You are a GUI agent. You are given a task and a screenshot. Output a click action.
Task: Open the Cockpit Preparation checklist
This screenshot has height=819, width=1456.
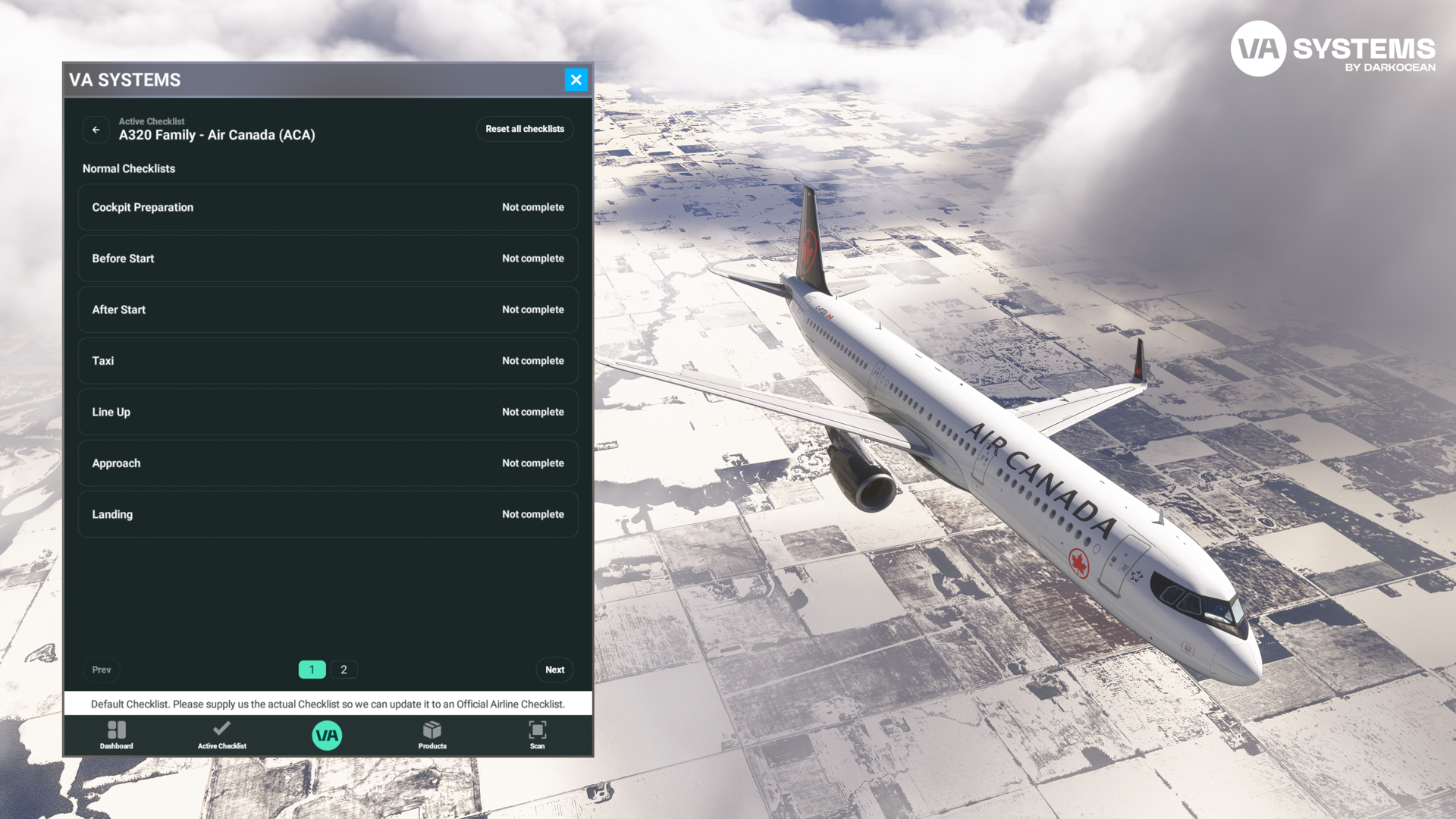point(328,207)
